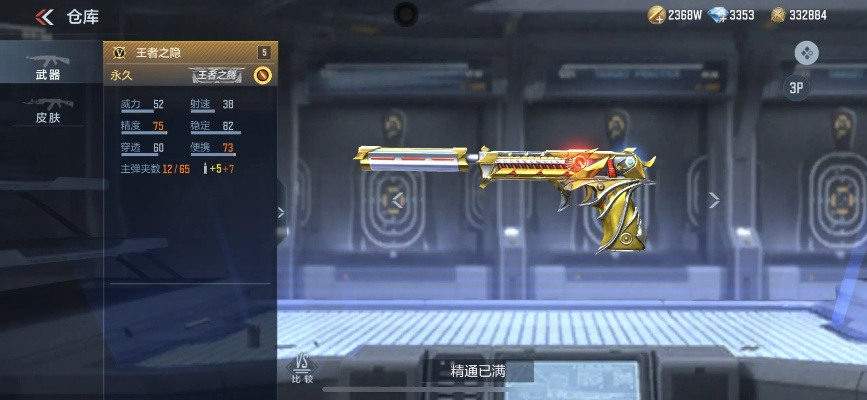Viewport: 867px width, 400px height.
Task: Collapse the weapon stats panel arrow
Action: [280, 212]
